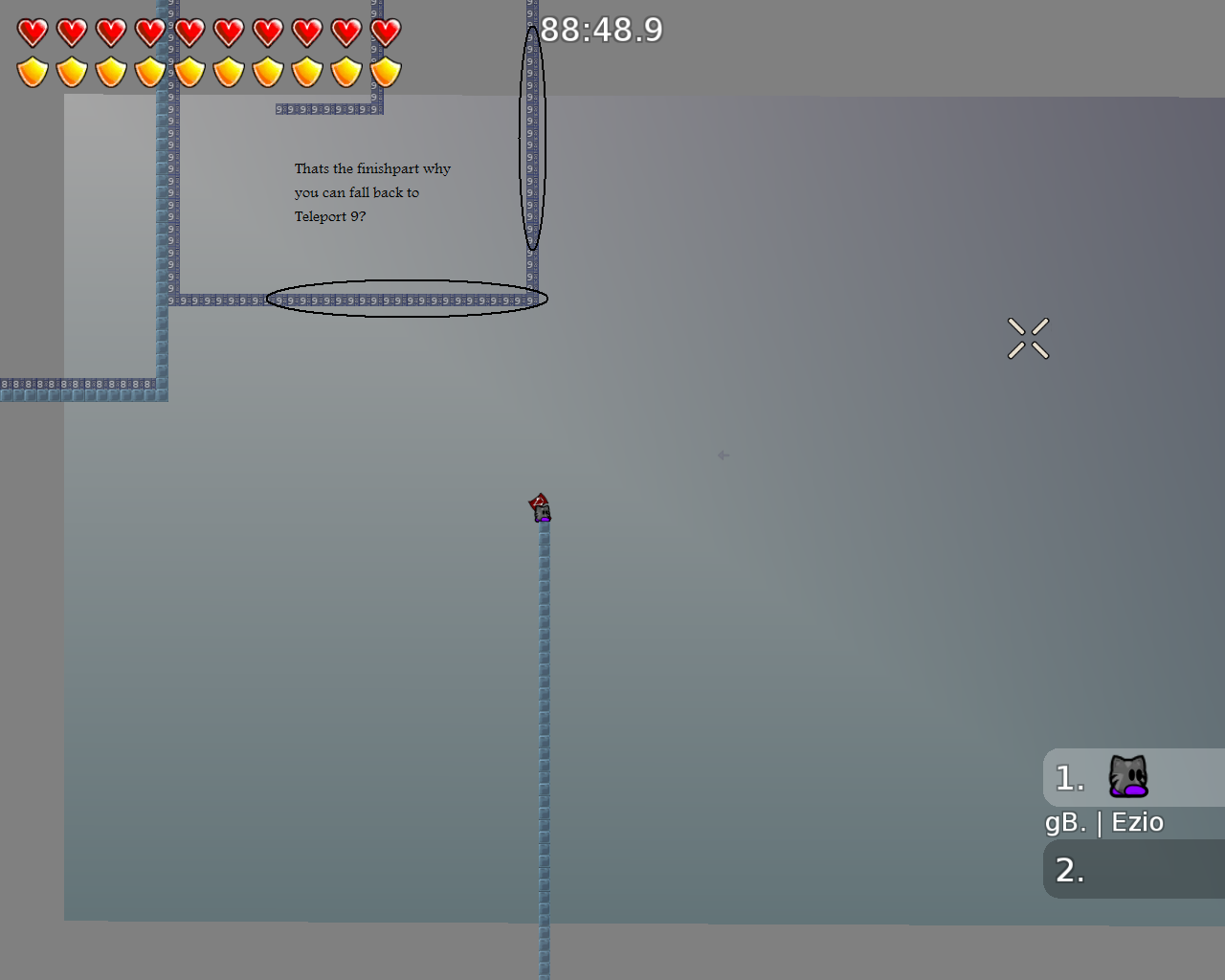Click the horizontal oval circling the 9 tile row

point(406,299)
